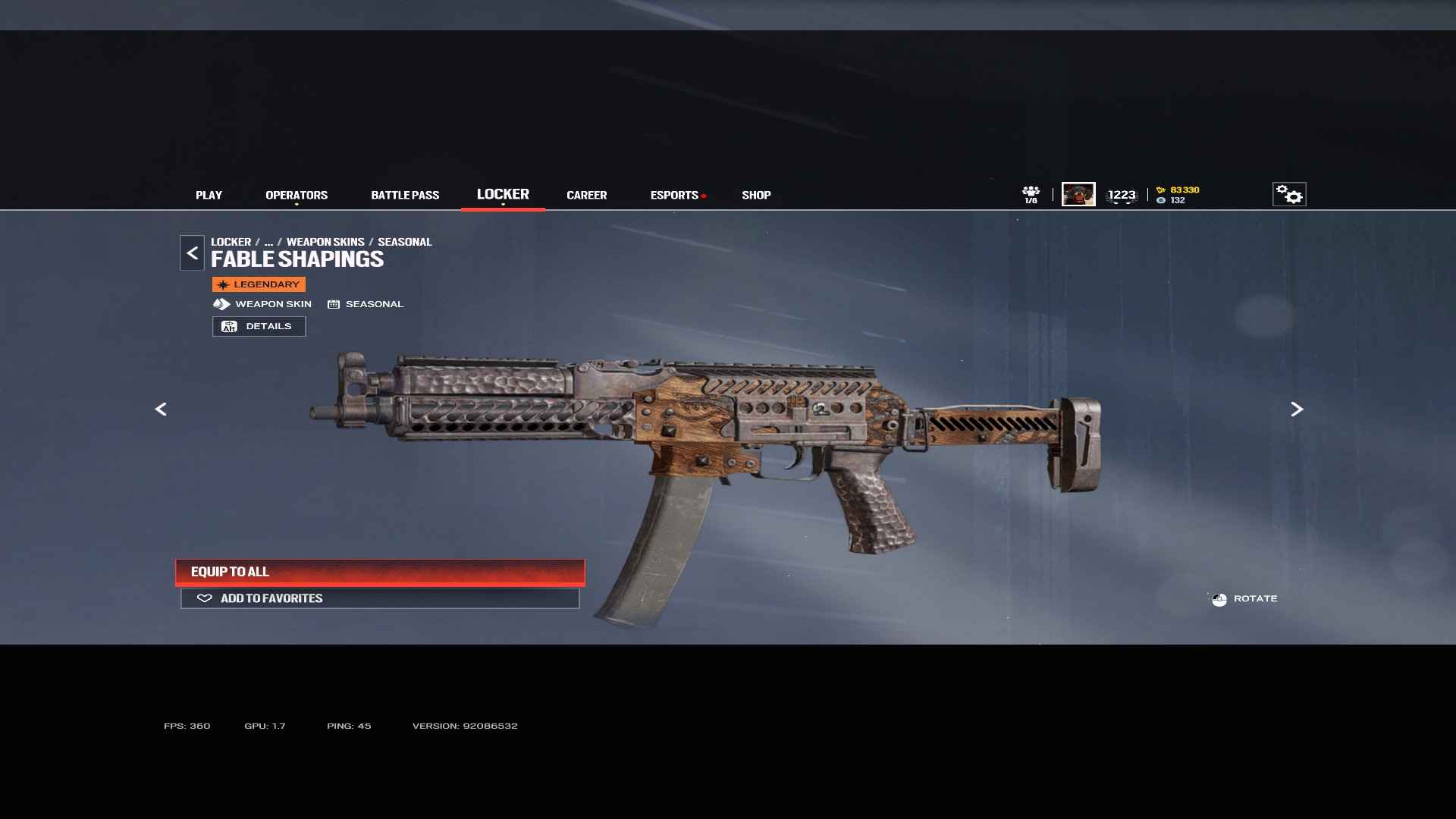Show the previous weapon skin
The width and height of the screenshot is (1456, 819).
coord(161,409)
